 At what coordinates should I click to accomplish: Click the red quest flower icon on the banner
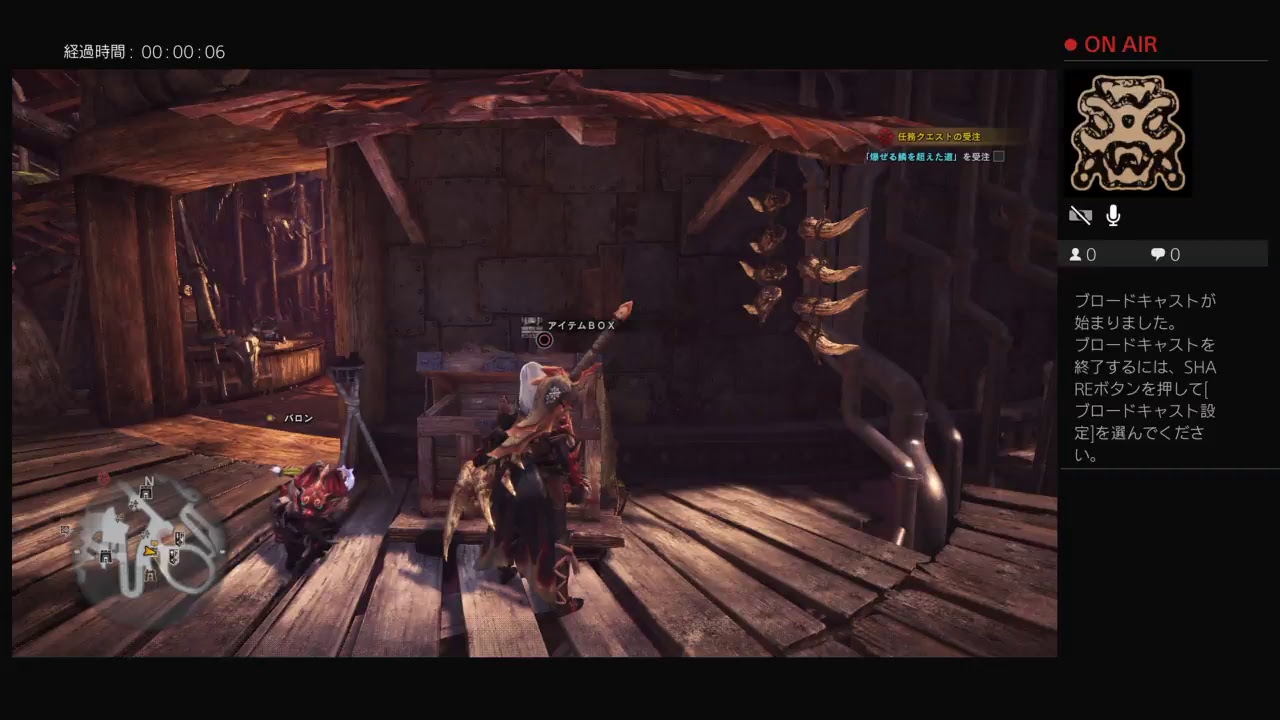coord(884,136)
